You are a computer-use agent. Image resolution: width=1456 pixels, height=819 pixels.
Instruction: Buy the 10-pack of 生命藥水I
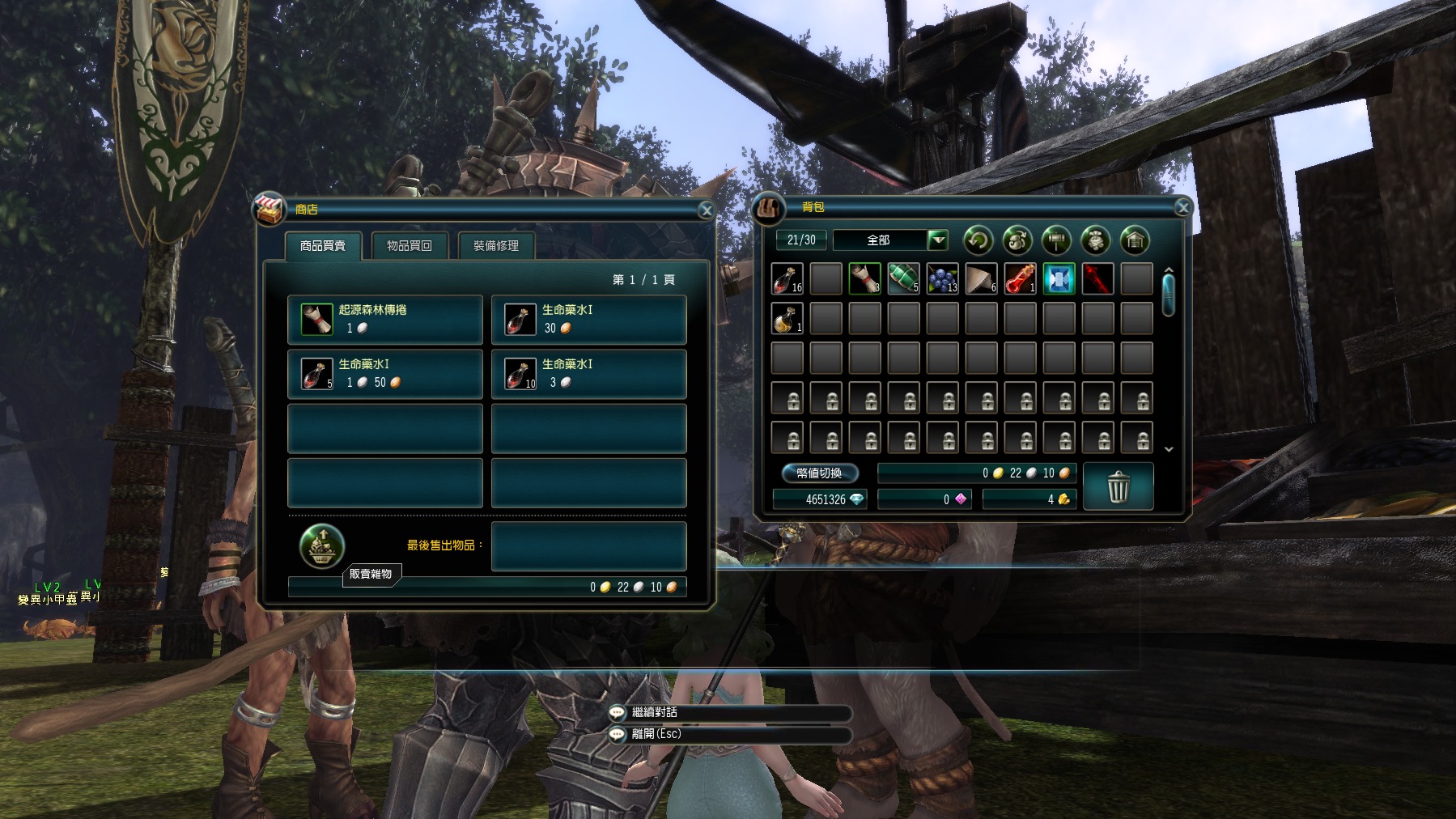pyautogui.click(x=588, y=374)
